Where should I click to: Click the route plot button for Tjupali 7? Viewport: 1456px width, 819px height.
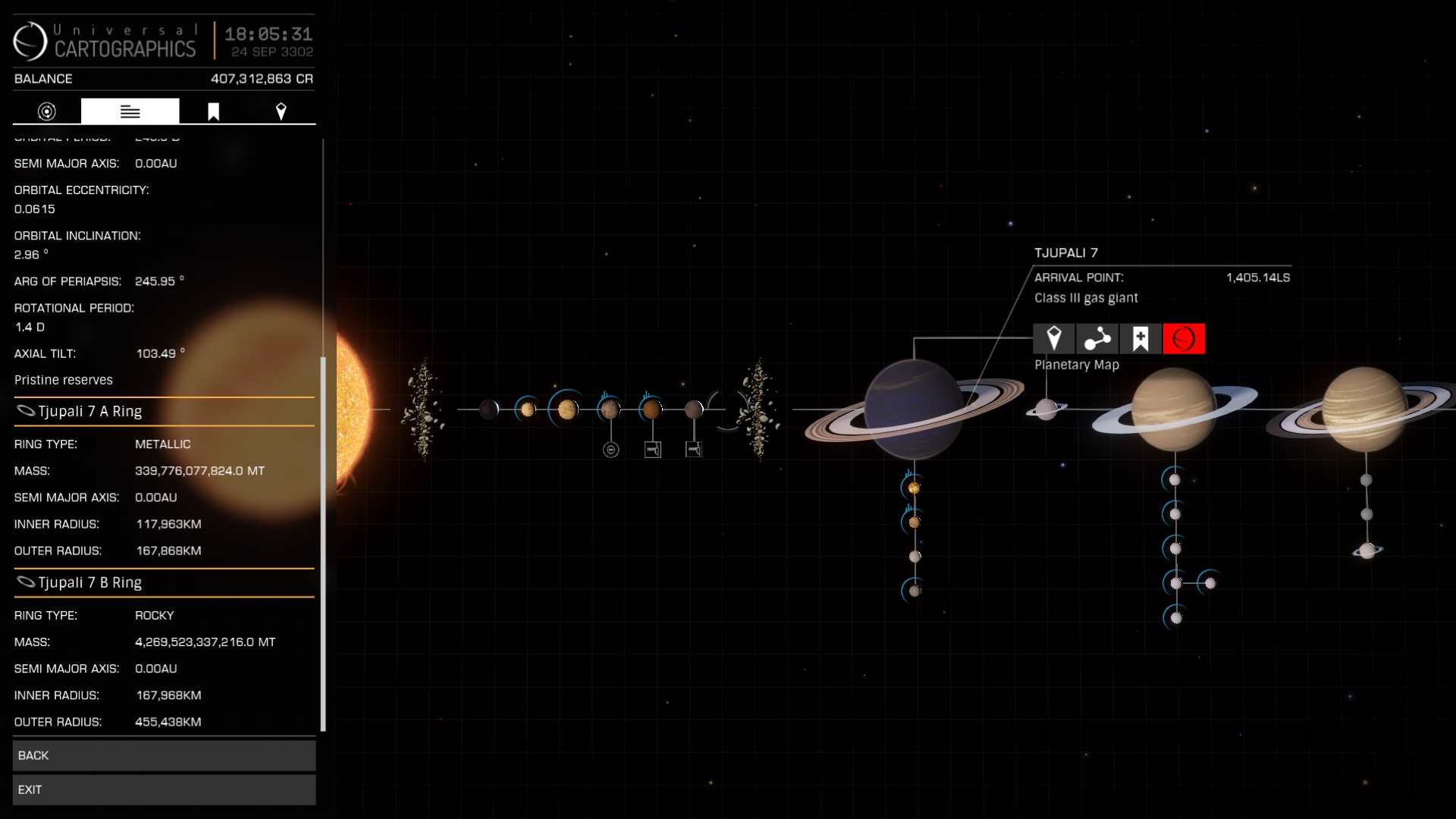pos(1097,339)
